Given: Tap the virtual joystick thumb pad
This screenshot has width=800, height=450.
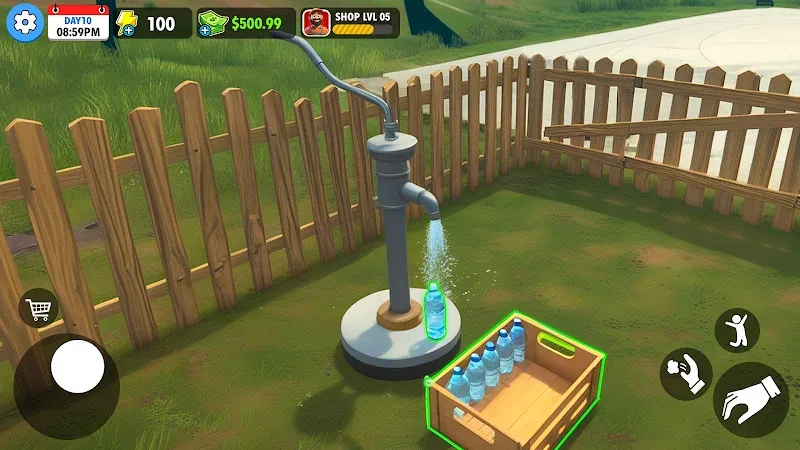Looking at the screenshot, I should pyautogui.click(x=78, y=367).
